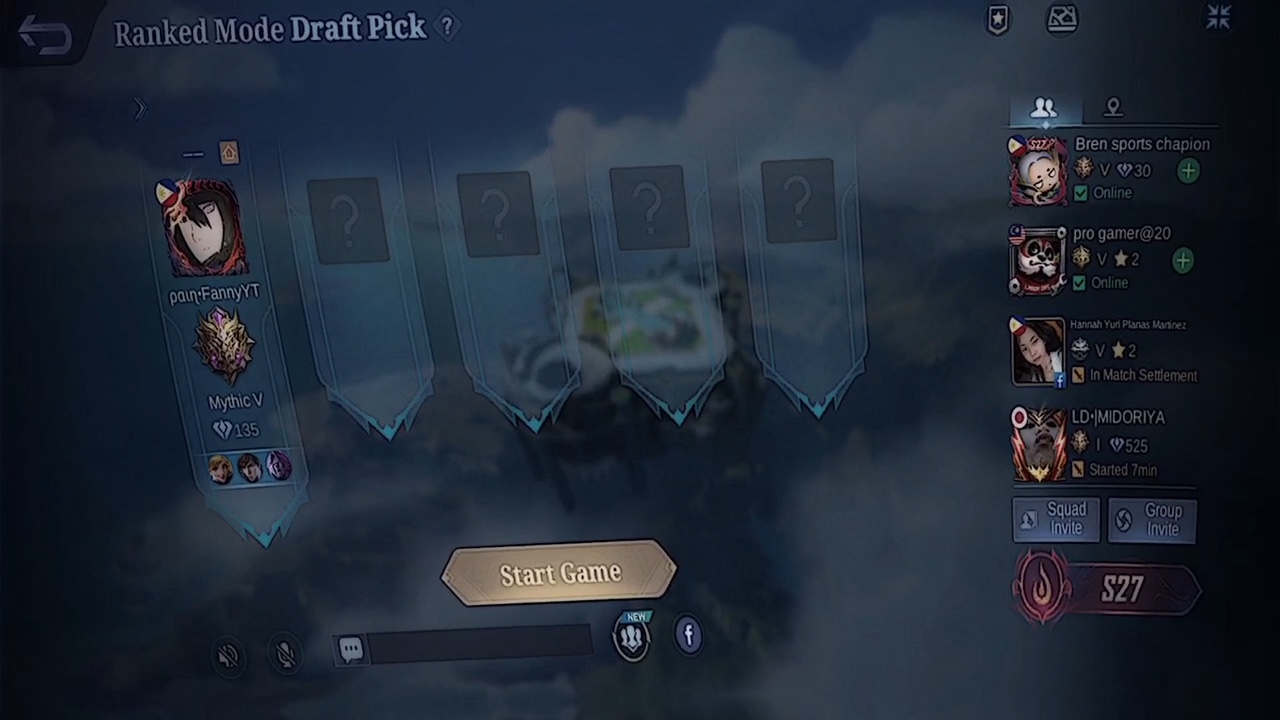Viewport: 1280px width, 720px height.
Task: Expand the side panel arrow
Action: 139,108
